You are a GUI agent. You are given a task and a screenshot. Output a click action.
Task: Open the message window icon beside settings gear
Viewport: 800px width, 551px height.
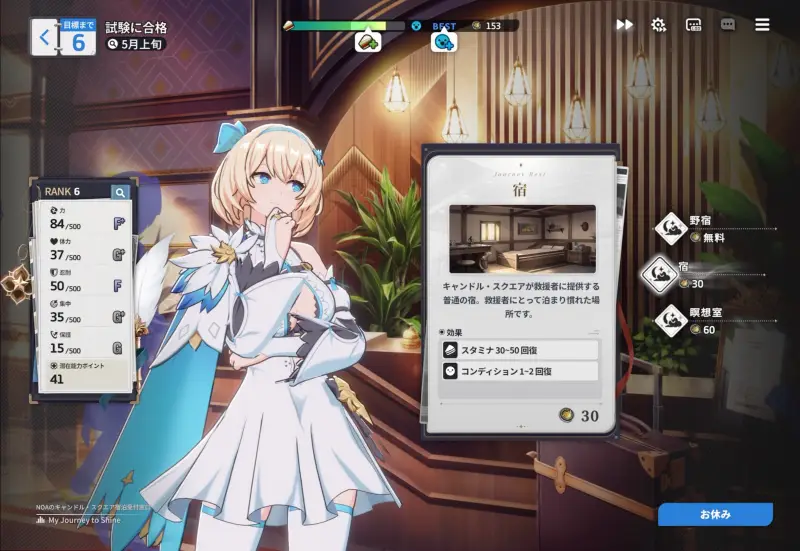coord(692,25)
